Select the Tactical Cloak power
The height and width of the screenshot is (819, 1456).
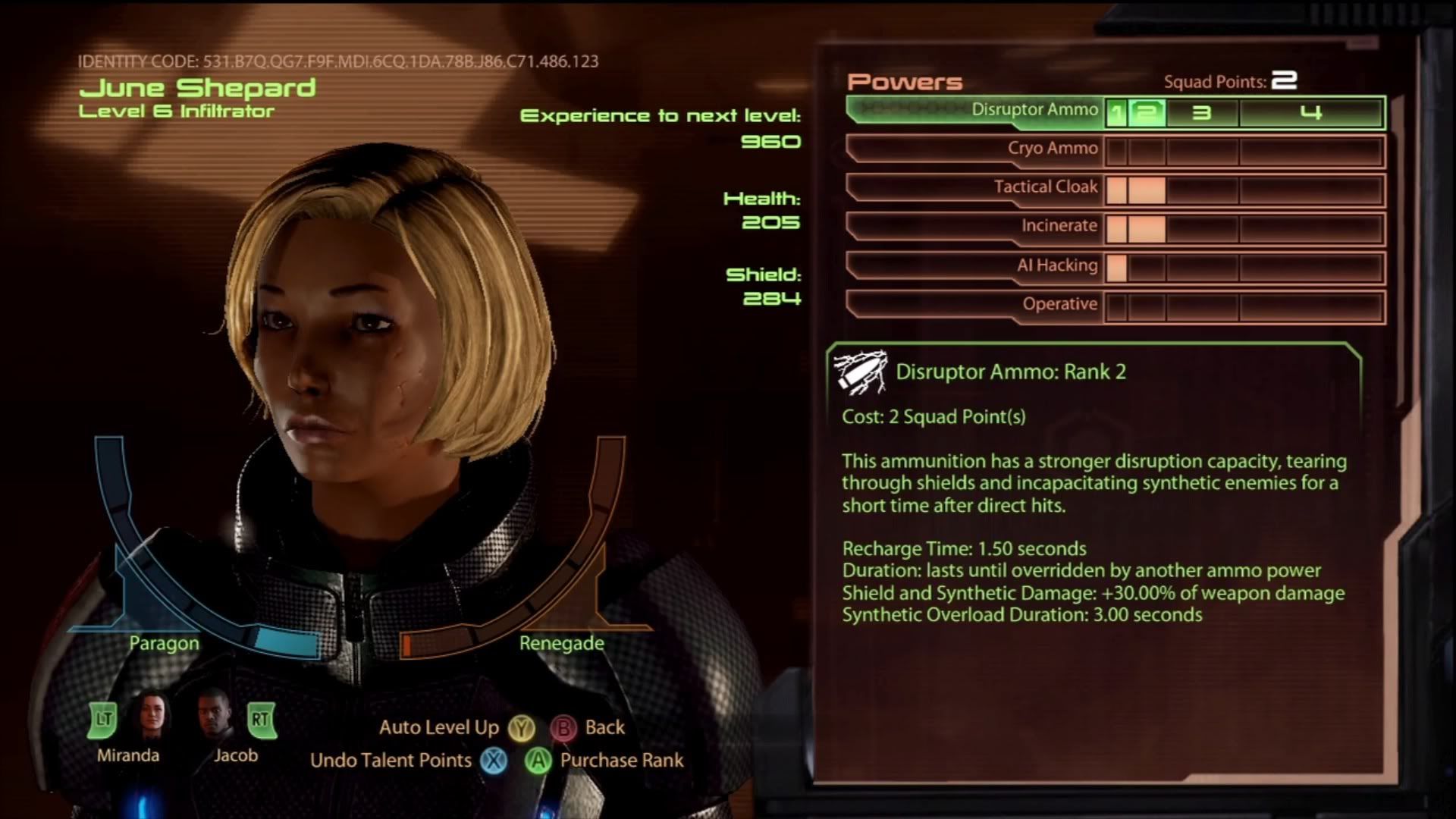click(x=1045, y=188)
